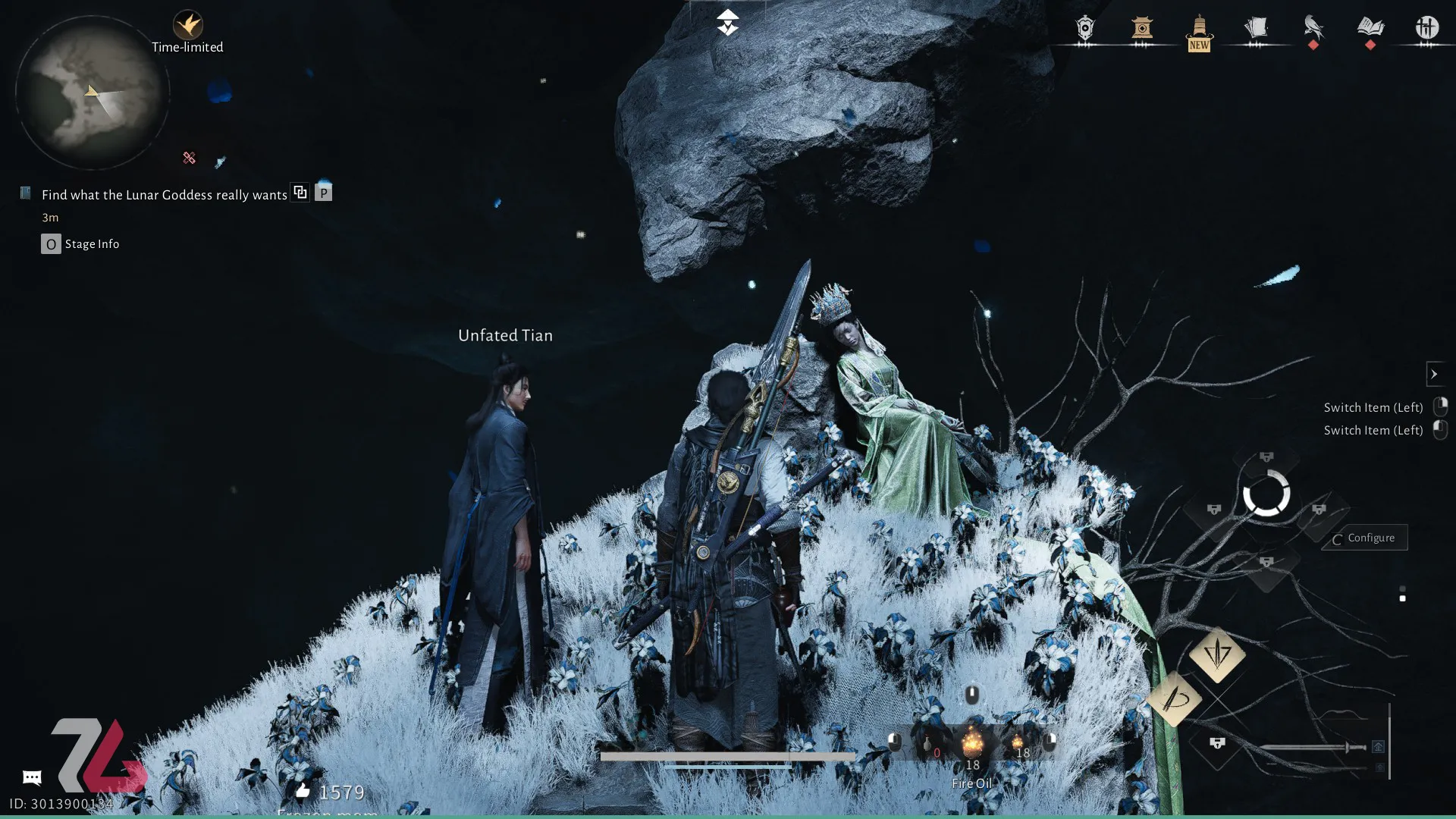Expand the collapsed side panel arrow
Image resolution: width=1456 pixels, height=819 pixels.
pyautogui.click(x=1434, y=374)
